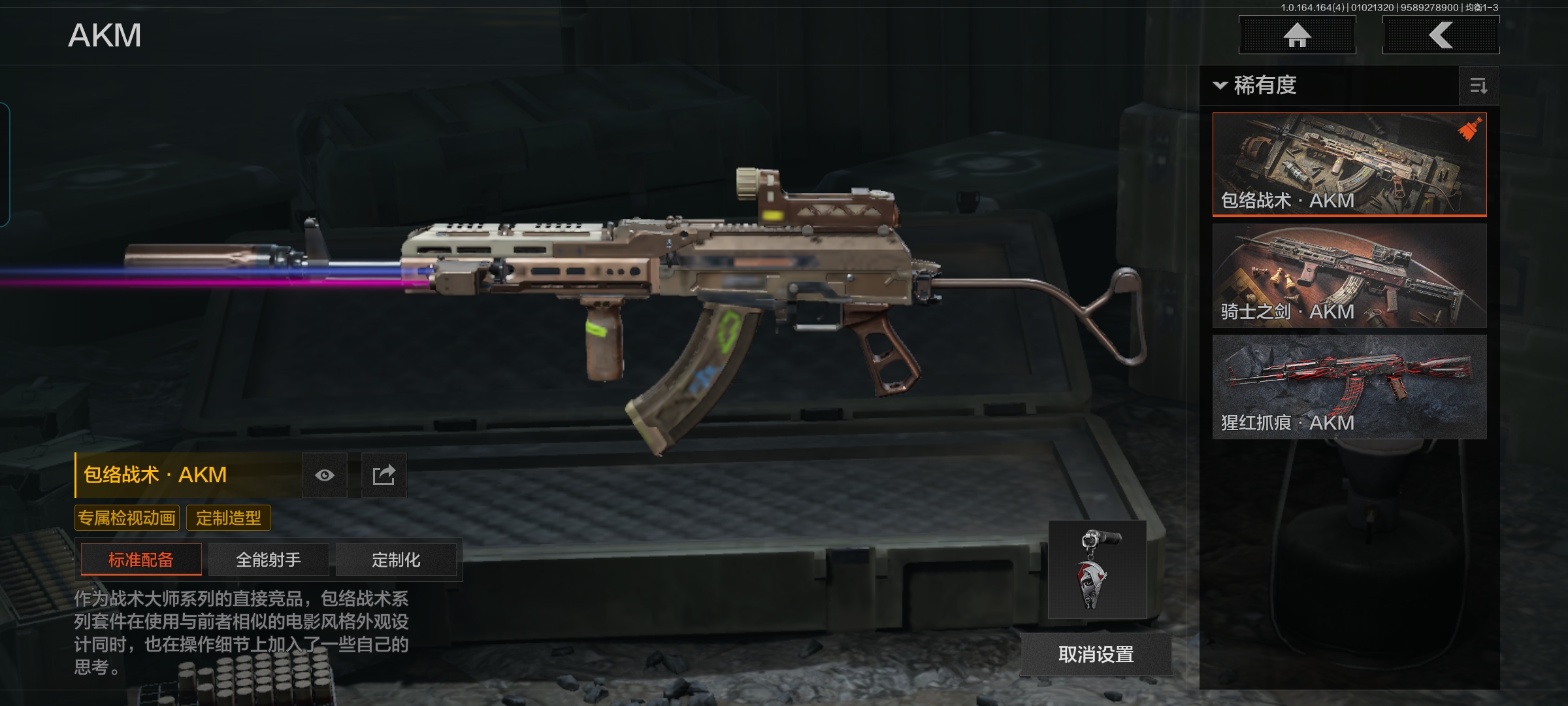
Task: Pick the 猩红抓痕 · AKM skin
Action: (1349, 386)
